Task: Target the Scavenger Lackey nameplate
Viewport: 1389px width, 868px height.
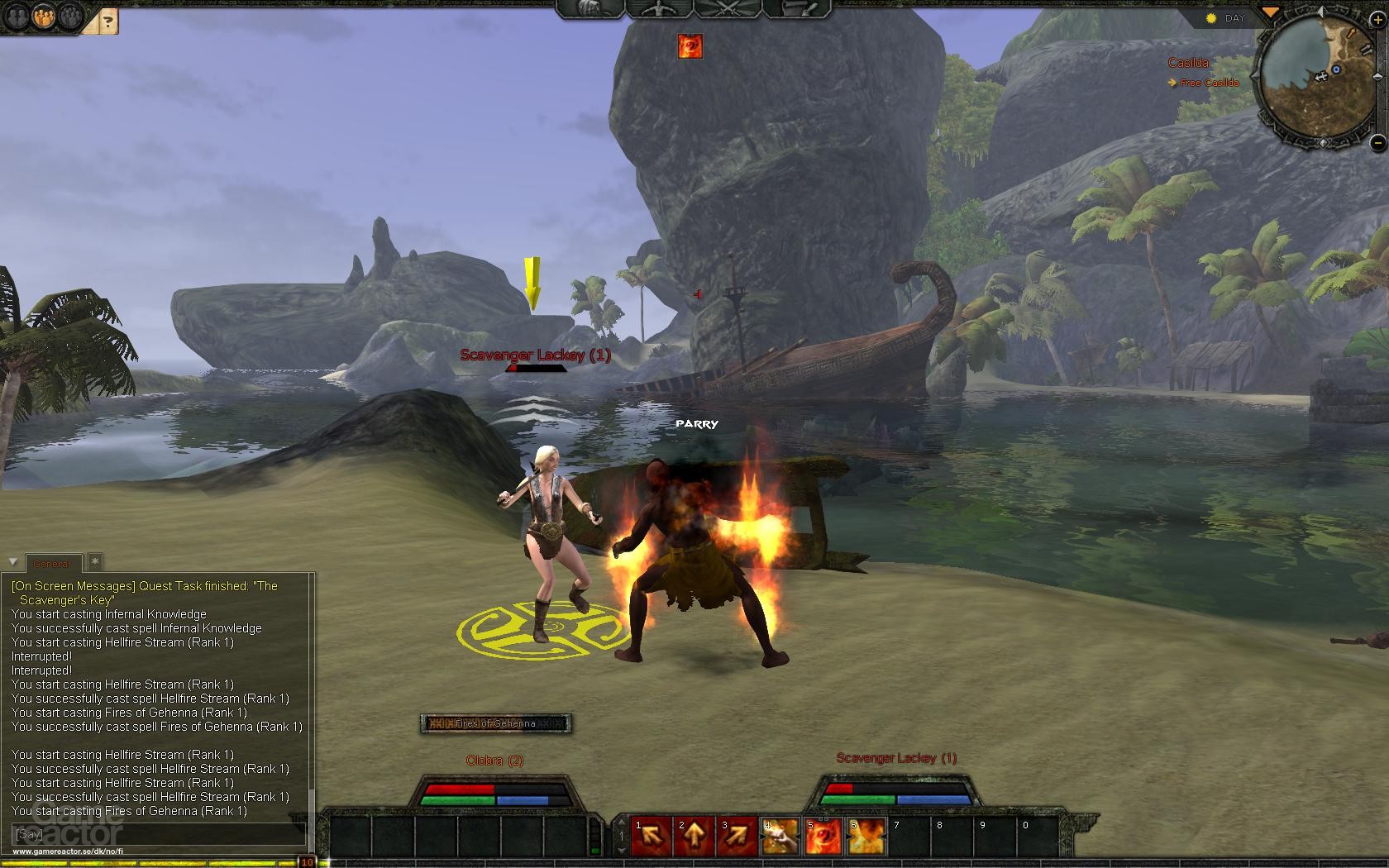Action: click(534, 355)
